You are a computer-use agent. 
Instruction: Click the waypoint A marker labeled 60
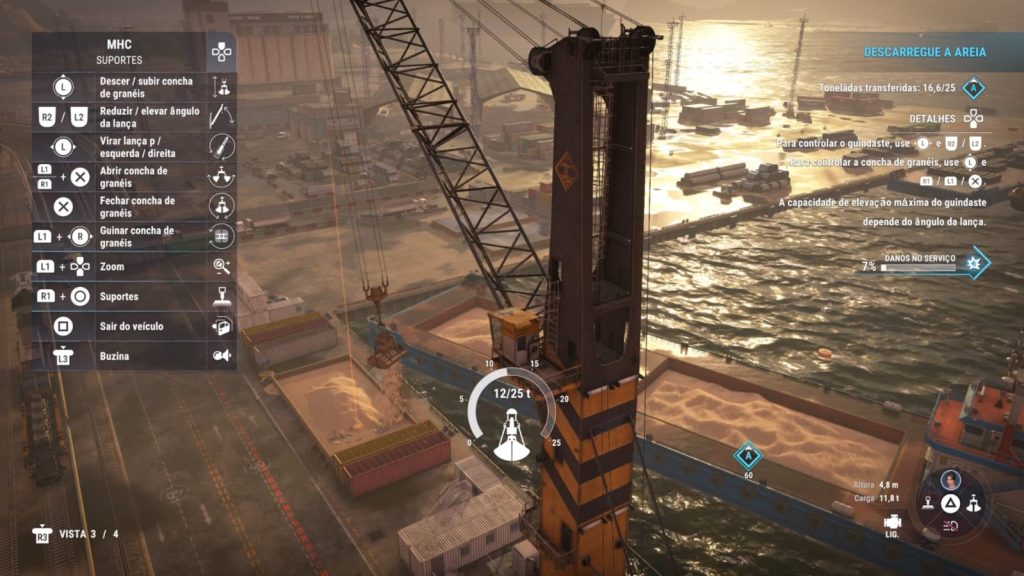click(x=747, y=457)
